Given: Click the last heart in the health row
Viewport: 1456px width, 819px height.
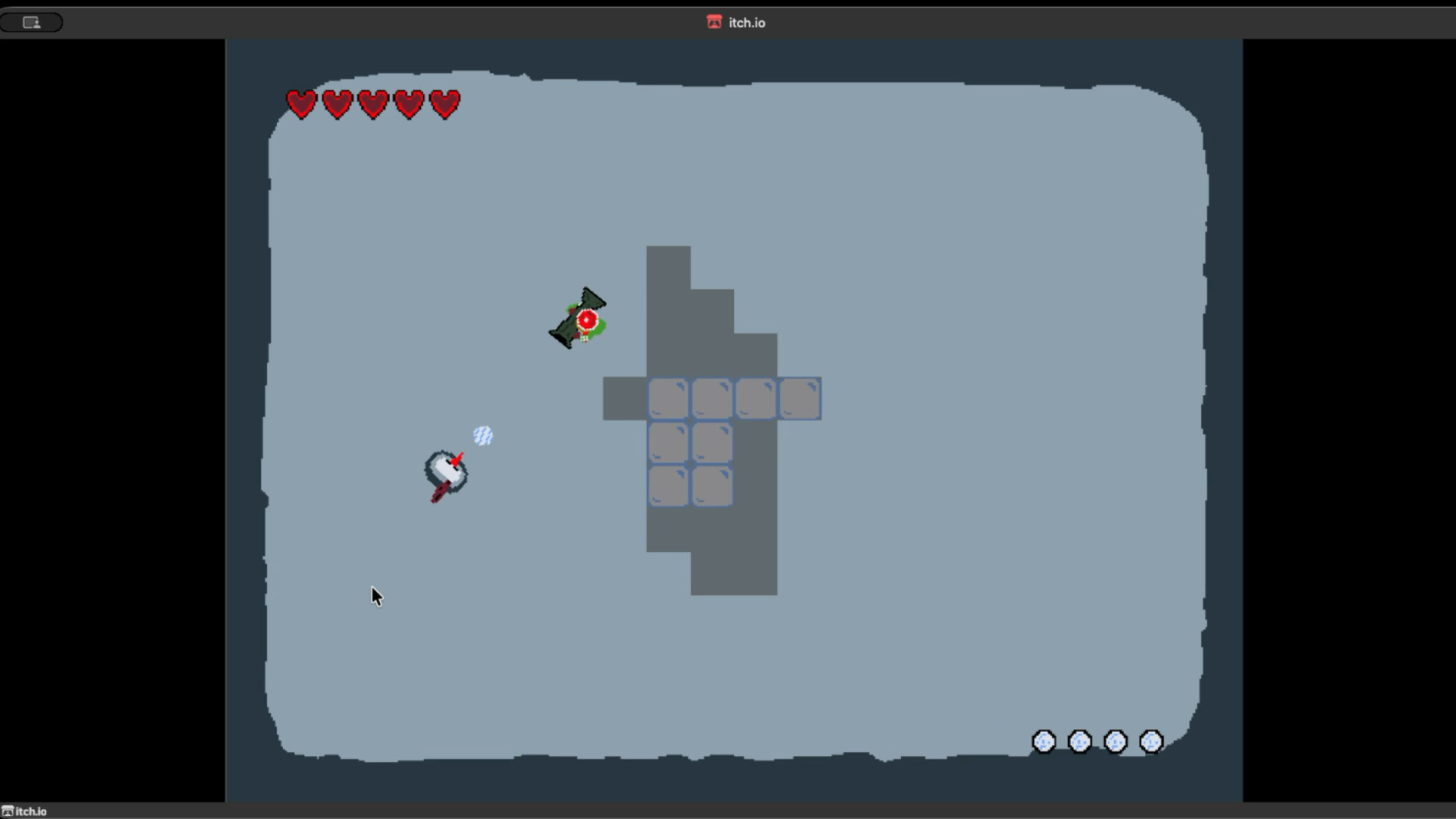Looking at the screenshot, I should 445,104.
